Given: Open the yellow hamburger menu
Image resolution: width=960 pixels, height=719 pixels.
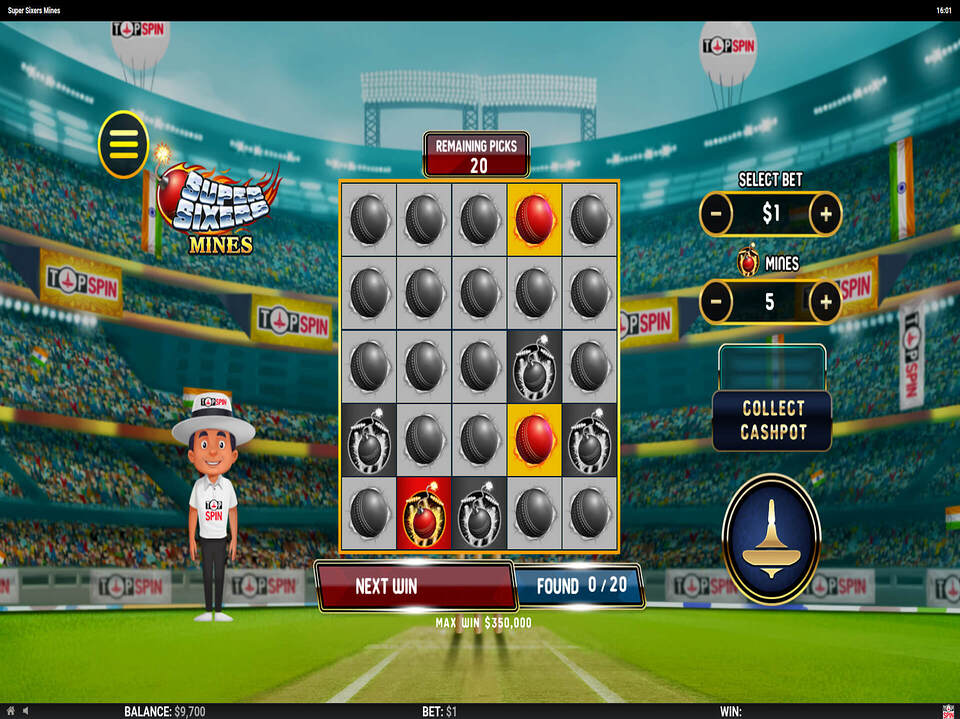Looking at the screenshot, I should click(123, 144).
